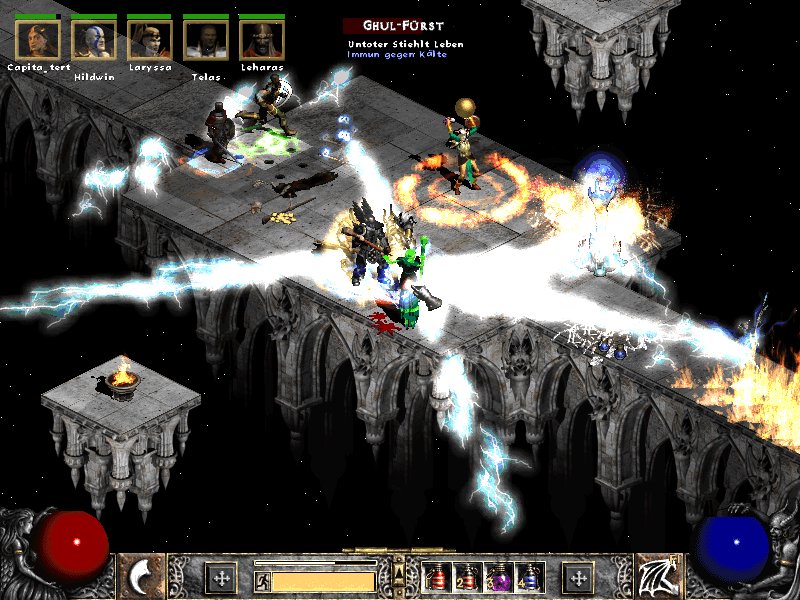Click the cross button beside the run toggle
800x600 pixels.
[221, 577]
